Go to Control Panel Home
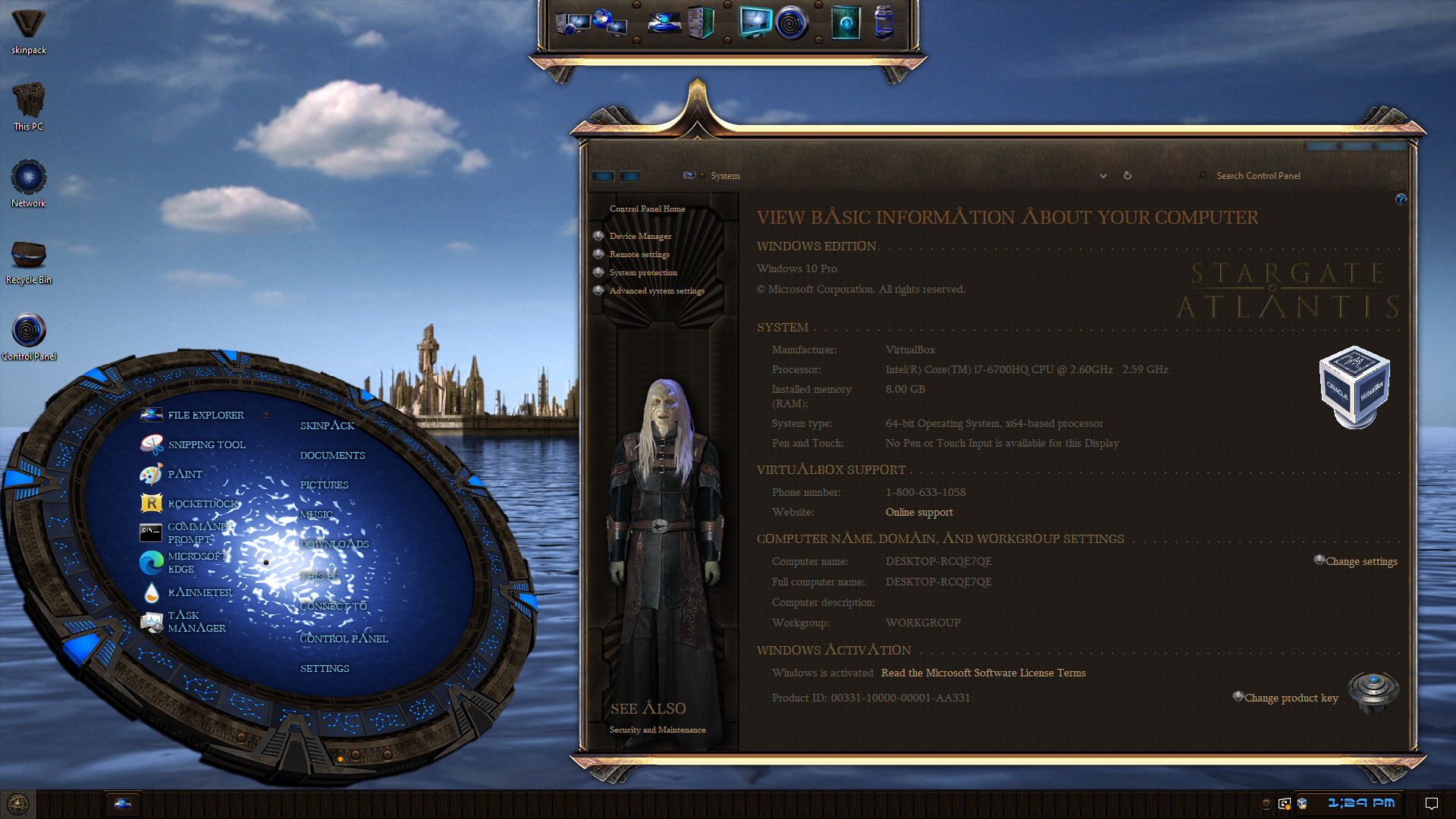The width and height of the screenshot is (1456, 819). click(x=647, y=209)
